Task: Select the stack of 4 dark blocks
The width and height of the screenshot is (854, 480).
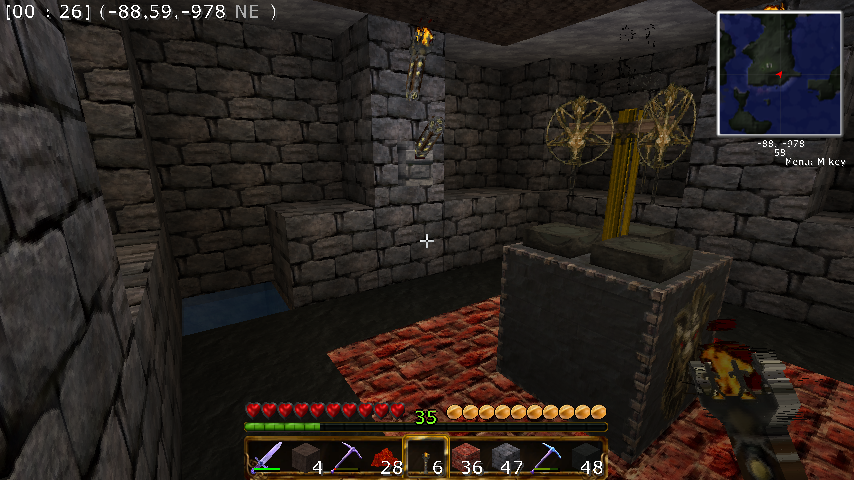Action: point(306,457)
